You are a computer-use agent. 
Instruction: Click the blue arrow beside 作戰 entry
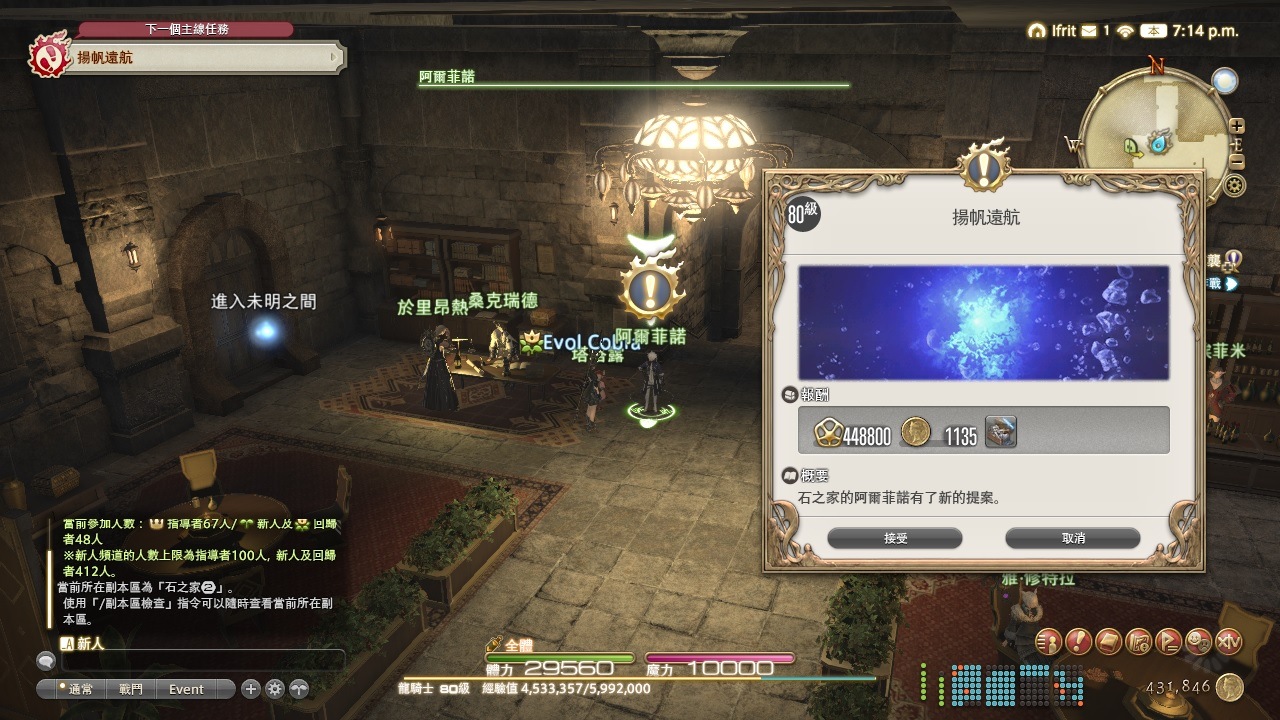tap(1231, 282)
